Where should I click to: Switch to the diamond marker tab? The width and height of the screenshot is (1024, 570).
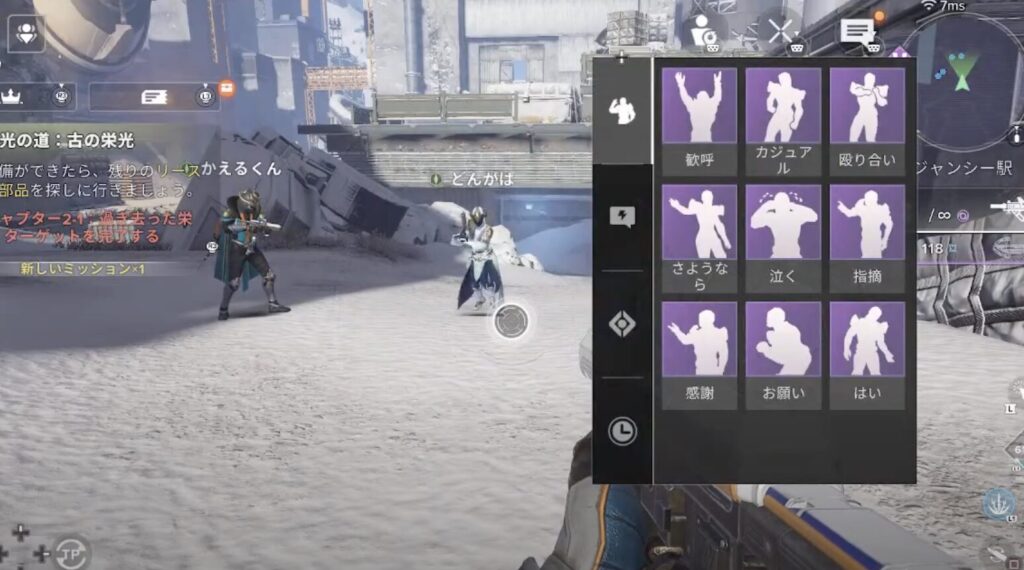click(622, 325)
